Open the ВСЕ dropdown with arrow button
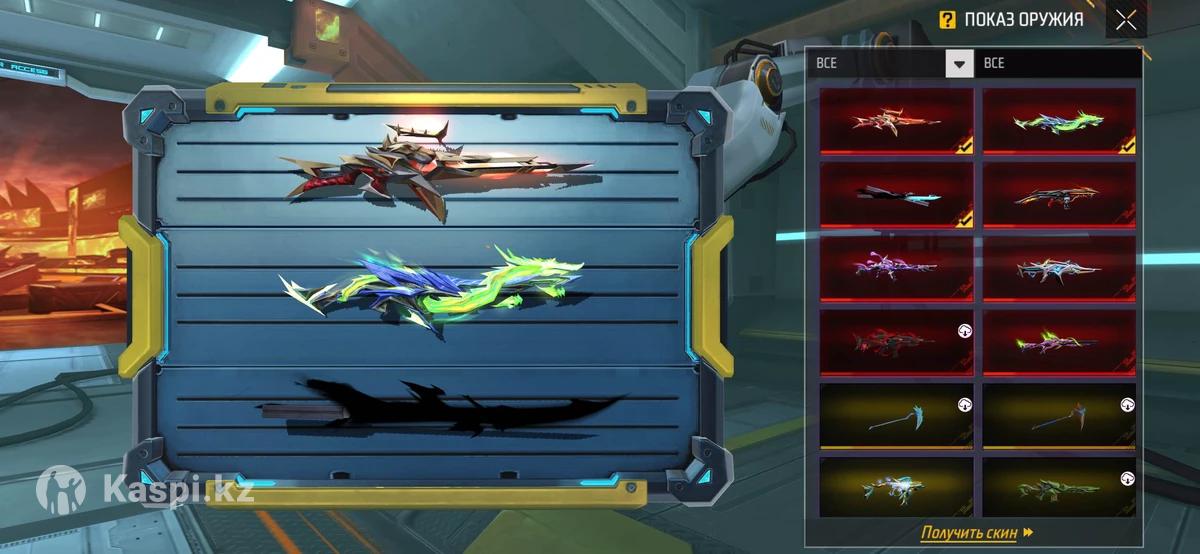This screenshot has width=1200, height=554. coord(959,63)
